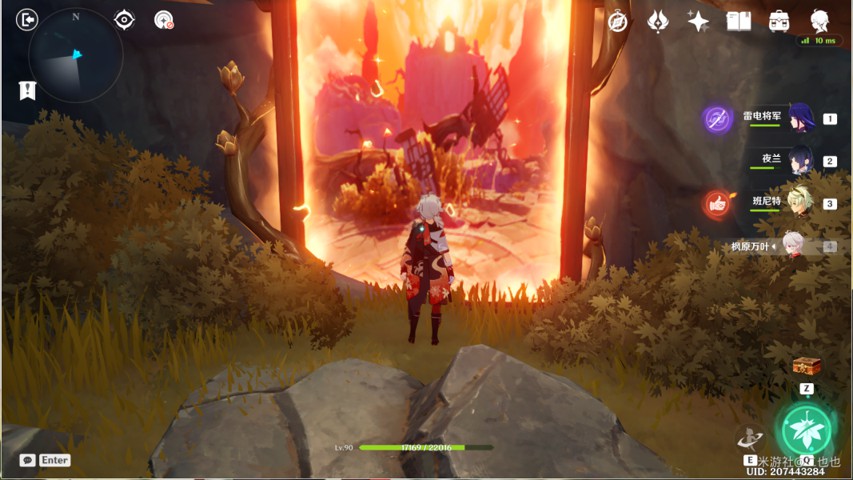853x480 pixels.
Task: Click the treasure chest gadget icon
Action: point(806,366)
